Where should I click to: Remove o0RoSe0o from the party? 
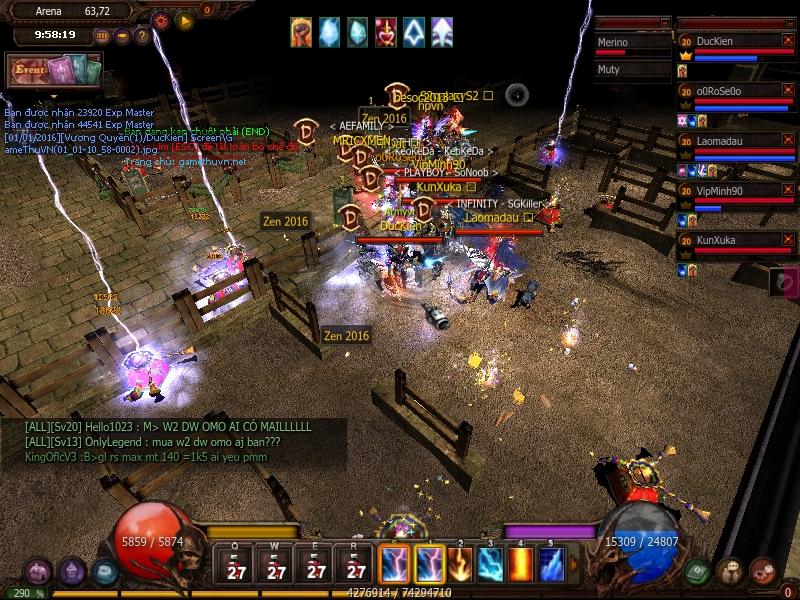[787, 90]
